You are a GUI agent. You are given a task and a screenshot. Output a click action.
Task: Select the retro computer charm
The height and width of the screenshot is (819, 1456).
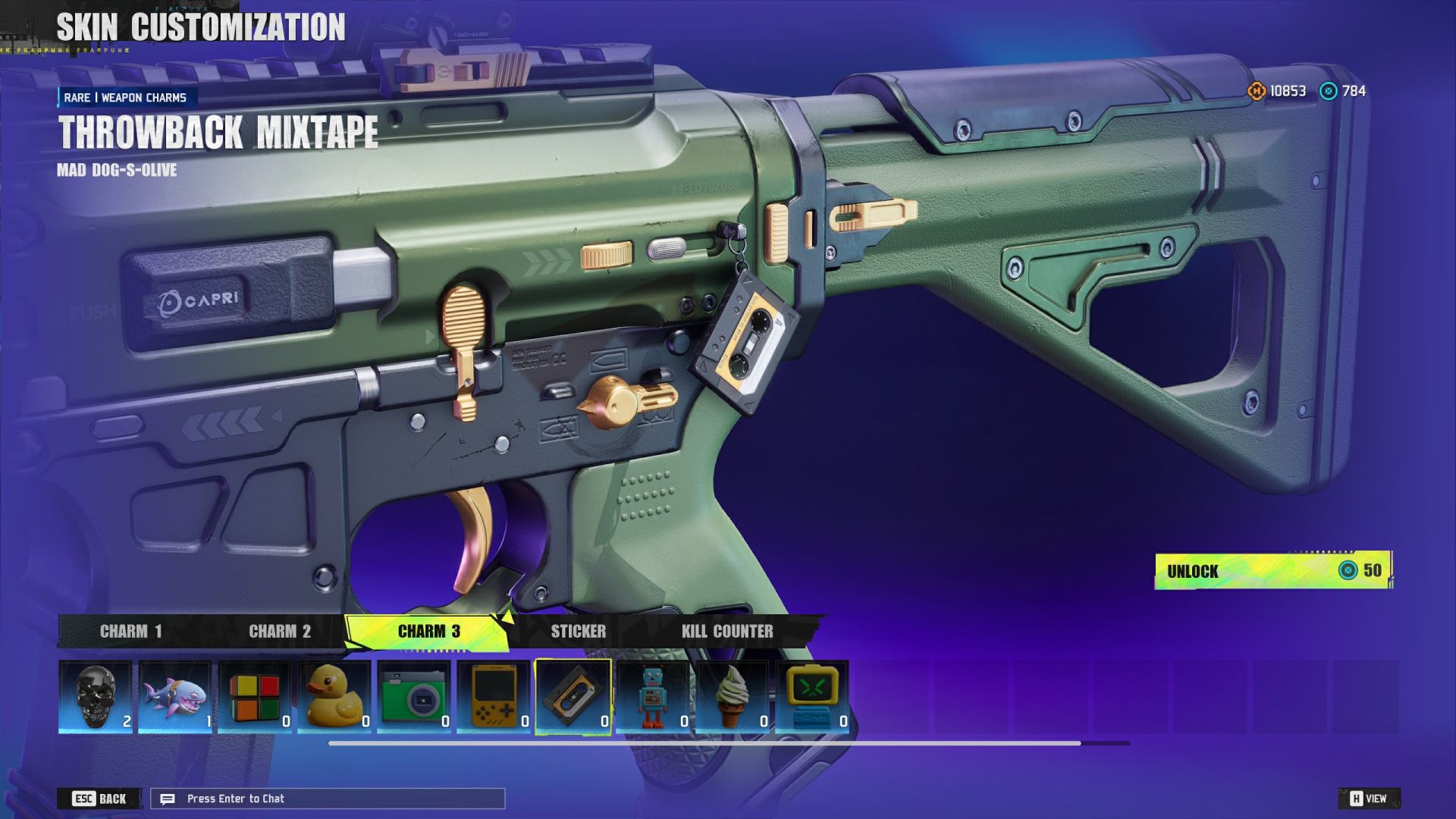812,696
